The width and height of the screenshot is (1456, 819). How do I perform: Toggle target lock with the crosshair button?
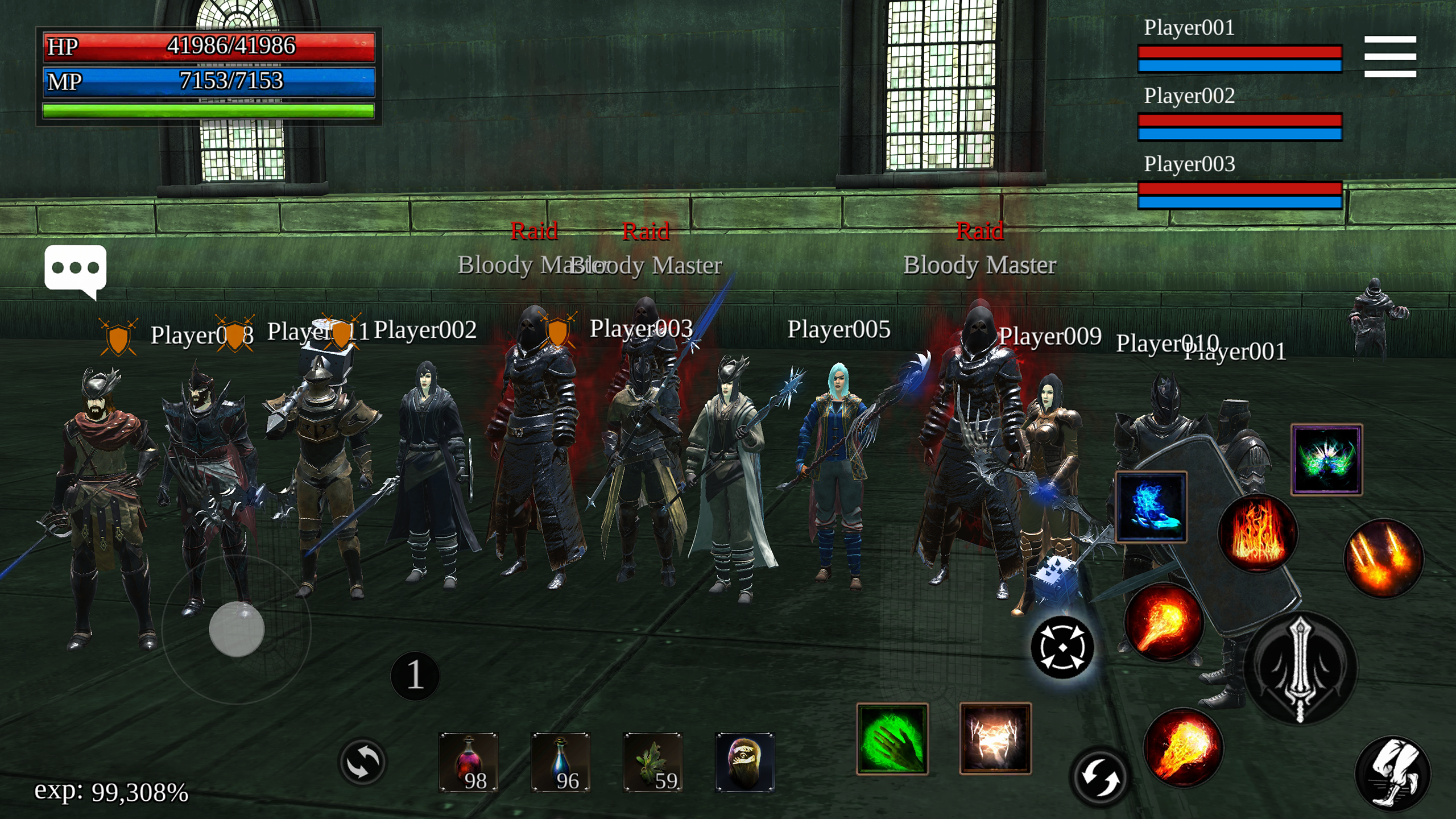1064,648
